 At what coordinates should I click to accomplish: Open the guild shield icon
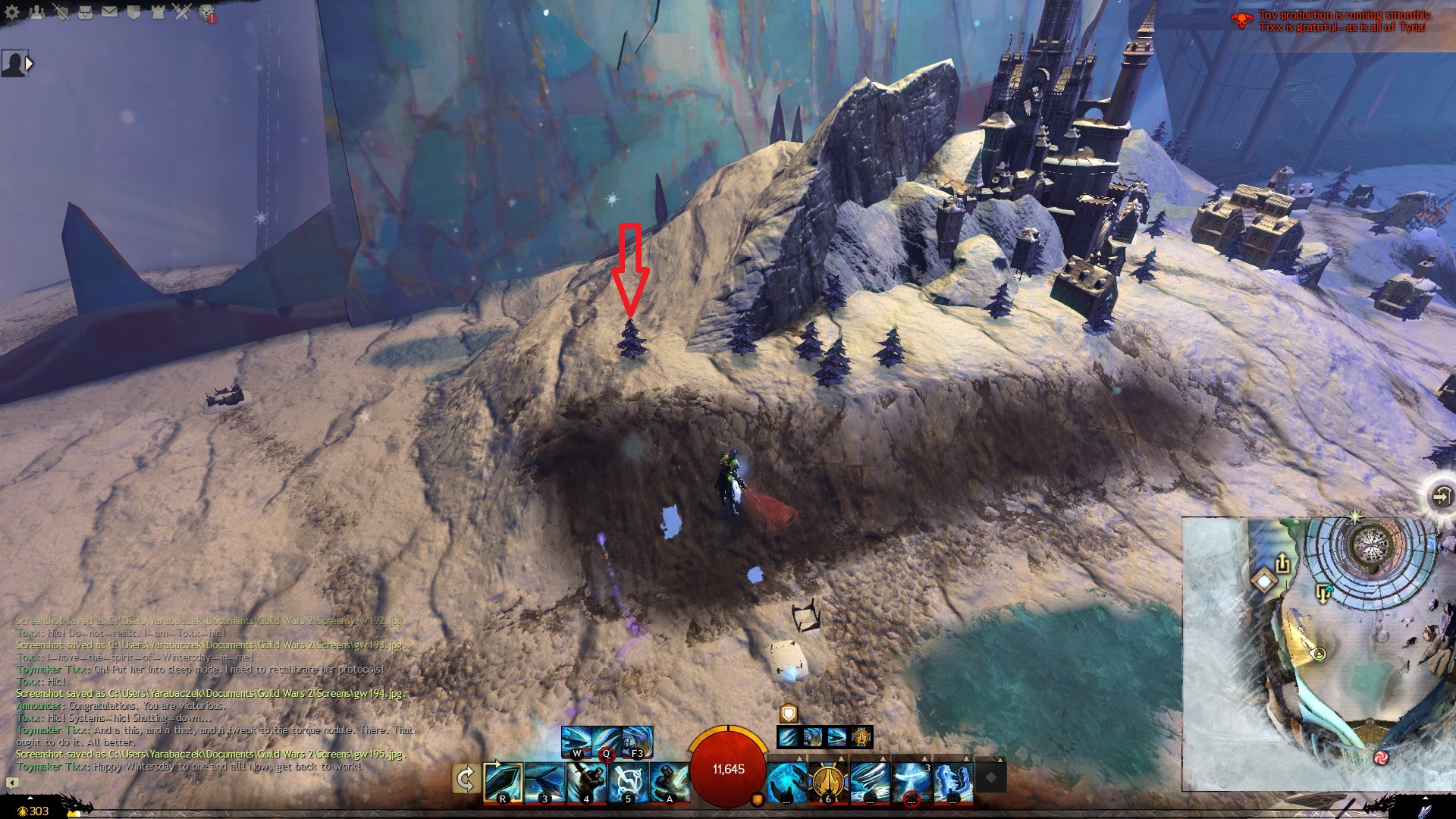pyautogui.click(x=133, y=12)
